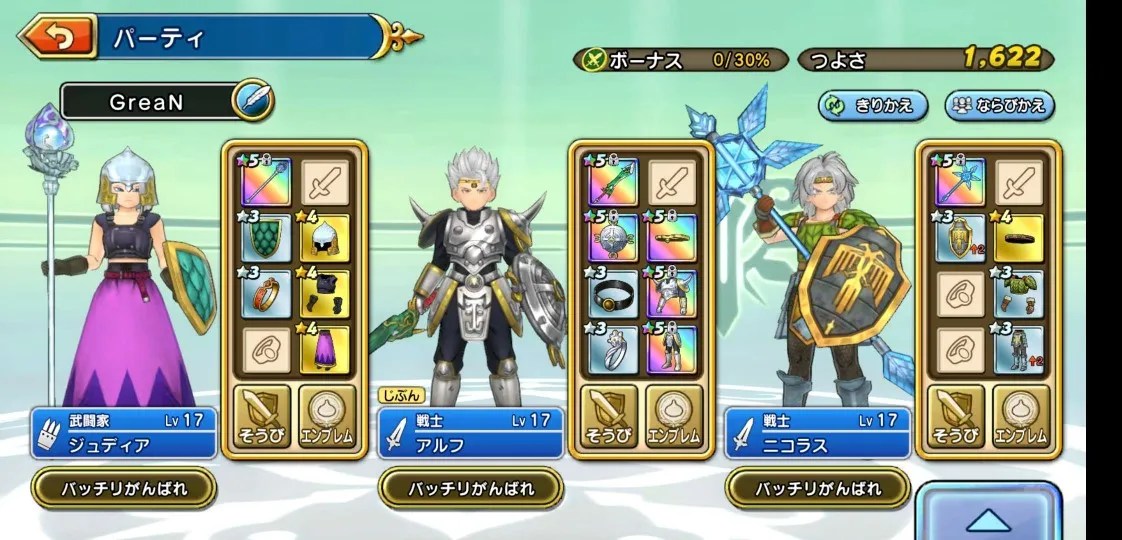The height and width of the screenshot is (540, 1122).
Task: Choose Judia's purple skirt equipment slot
Action: (x=325, y=349)
